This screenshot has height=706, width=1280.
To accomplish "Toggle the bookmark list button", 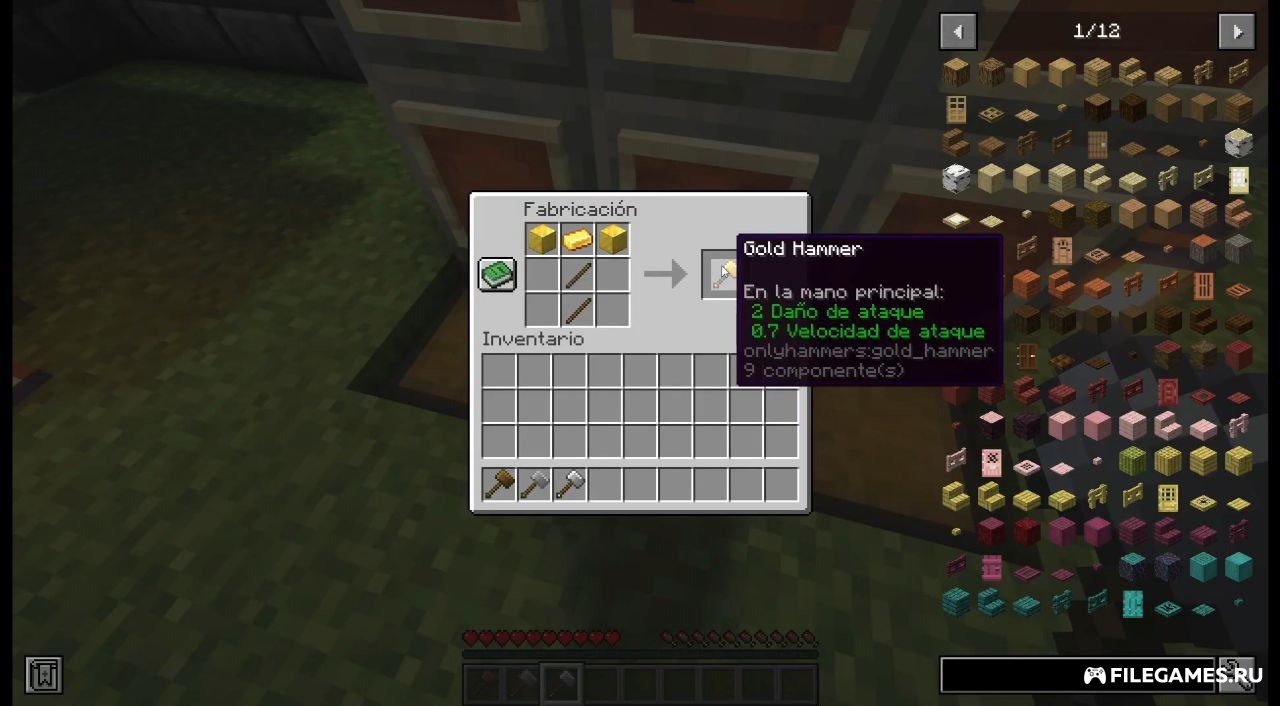I will (x=44, y=675).
